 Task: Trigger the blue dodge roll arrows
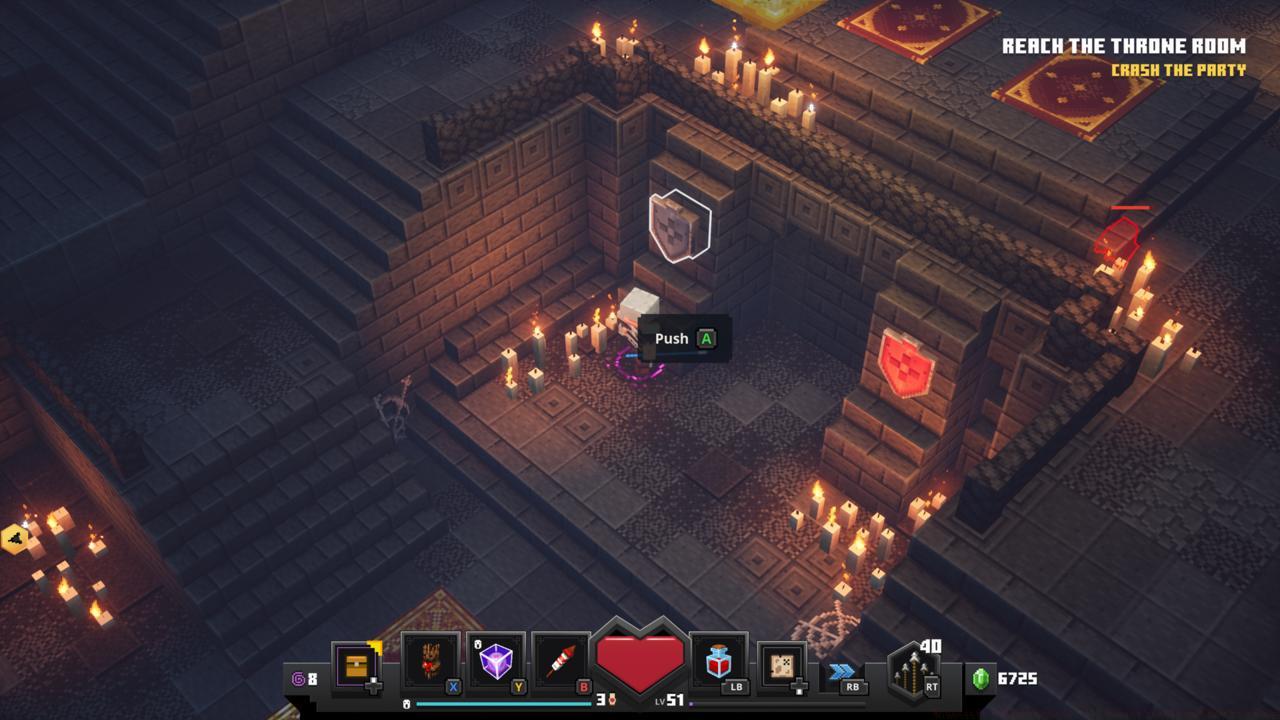point(842,670)
